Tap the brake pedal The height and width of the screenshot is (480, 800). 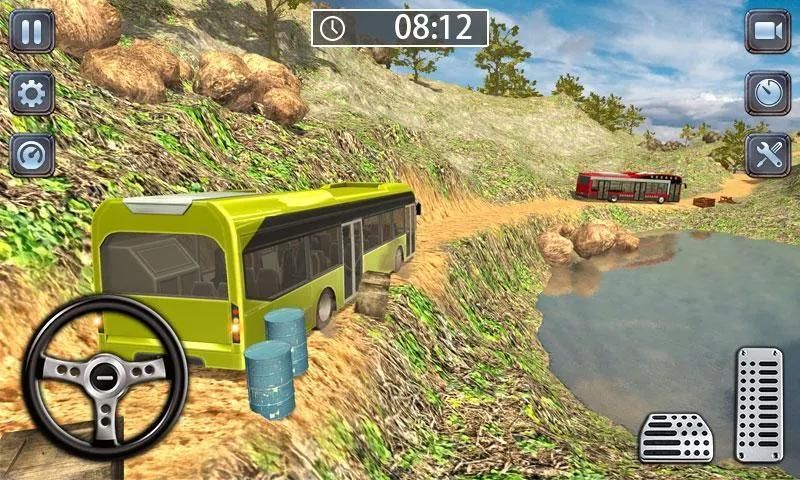[x=676, y=436]
